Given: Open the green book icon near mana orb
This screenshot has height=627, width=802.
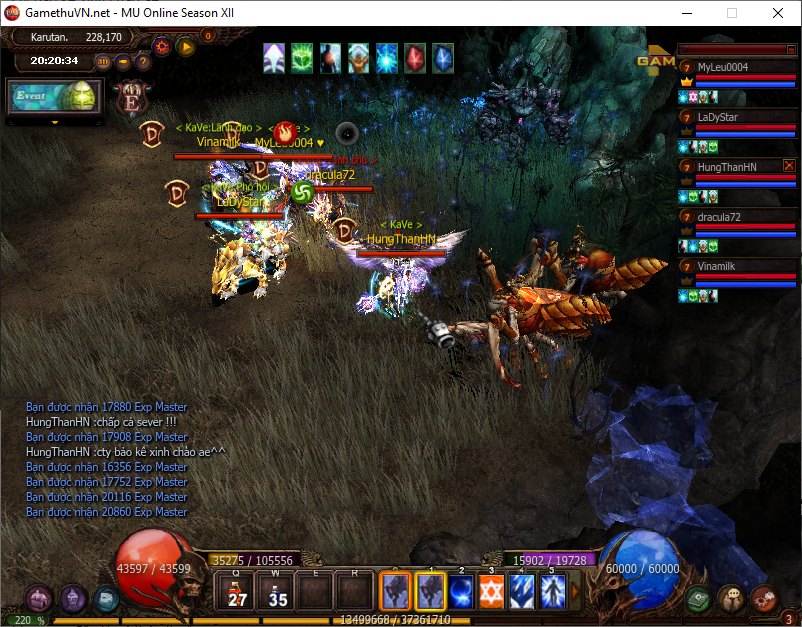Looking at the screenshot, I should (698, 598).
